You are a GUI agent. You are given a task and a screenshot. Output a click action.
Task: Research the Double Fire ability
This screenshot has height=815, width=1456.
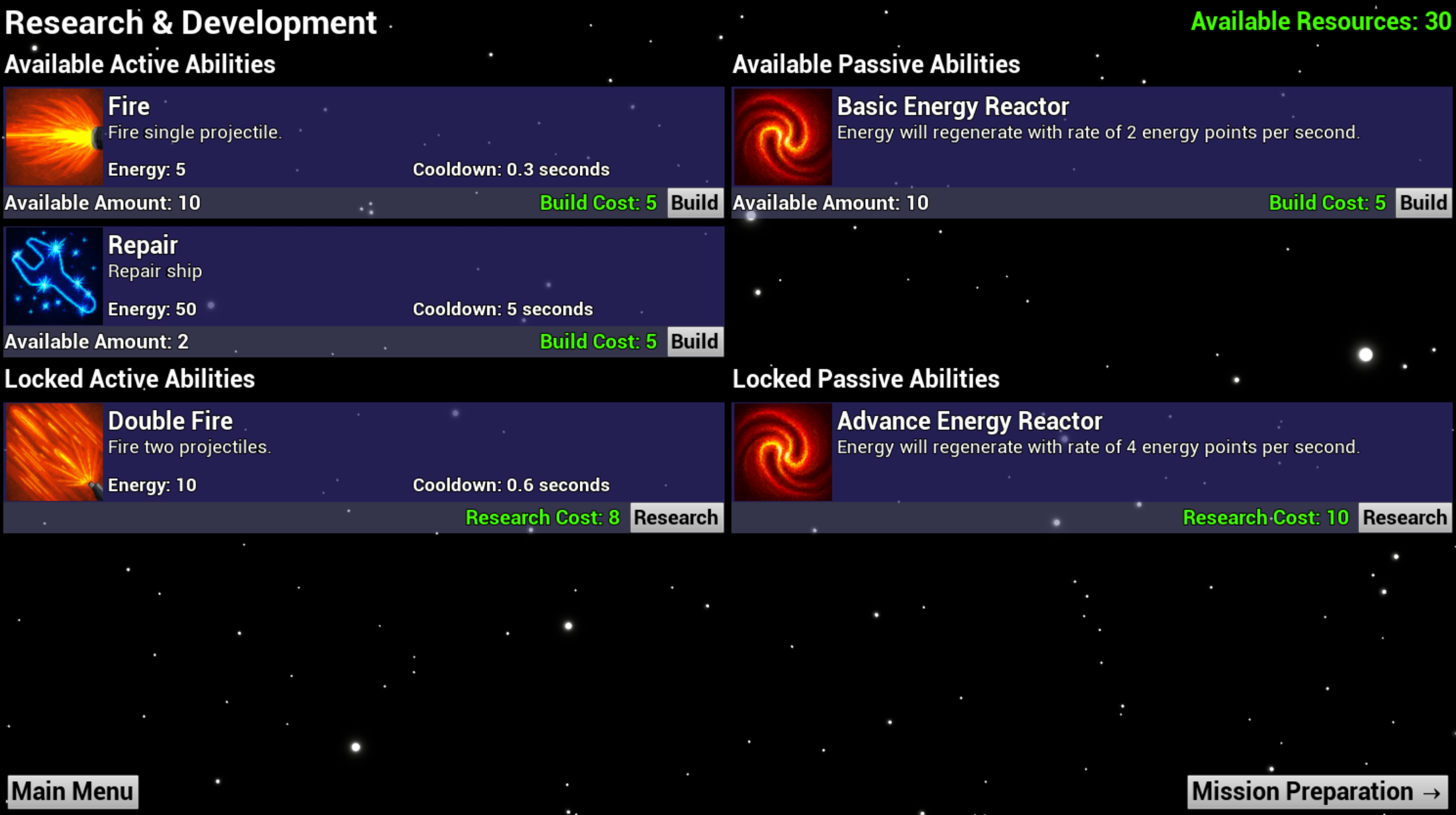(x=676, y=517)
